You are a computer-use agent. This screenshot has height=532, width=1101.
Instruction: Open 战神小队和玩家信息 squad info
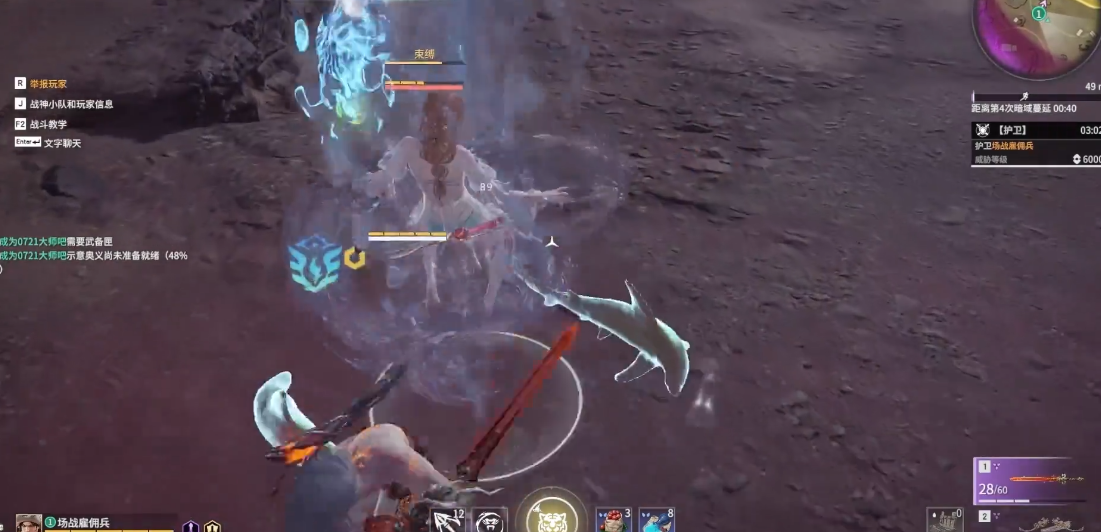click(x=70, y=104)
